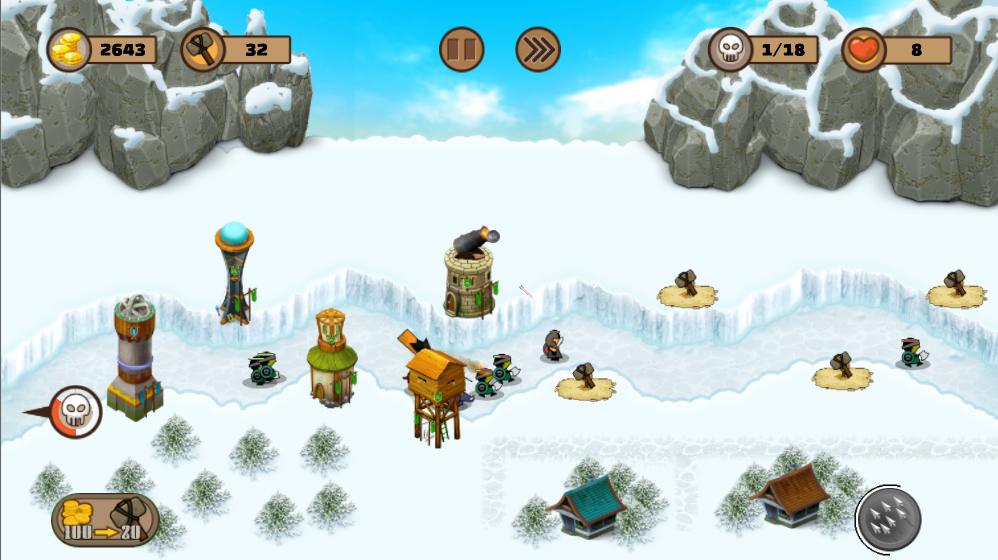Exchange 100 gold for 20 hammers
This screenshot has height=560, width=998.
click(x=105, y=520)
